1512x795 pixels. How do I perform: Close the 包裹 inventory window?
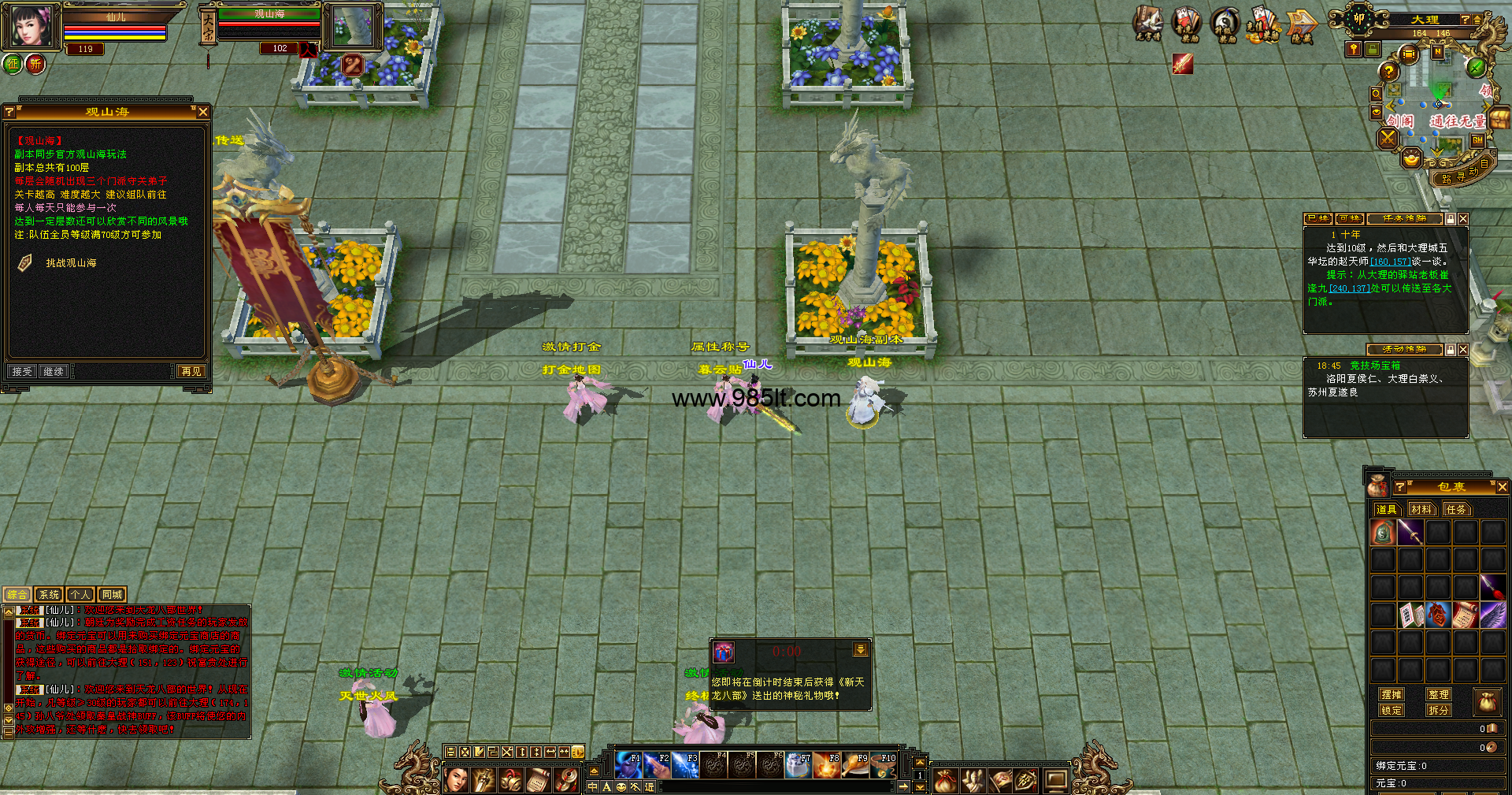pyautogui.click(x=1502, y=487)
